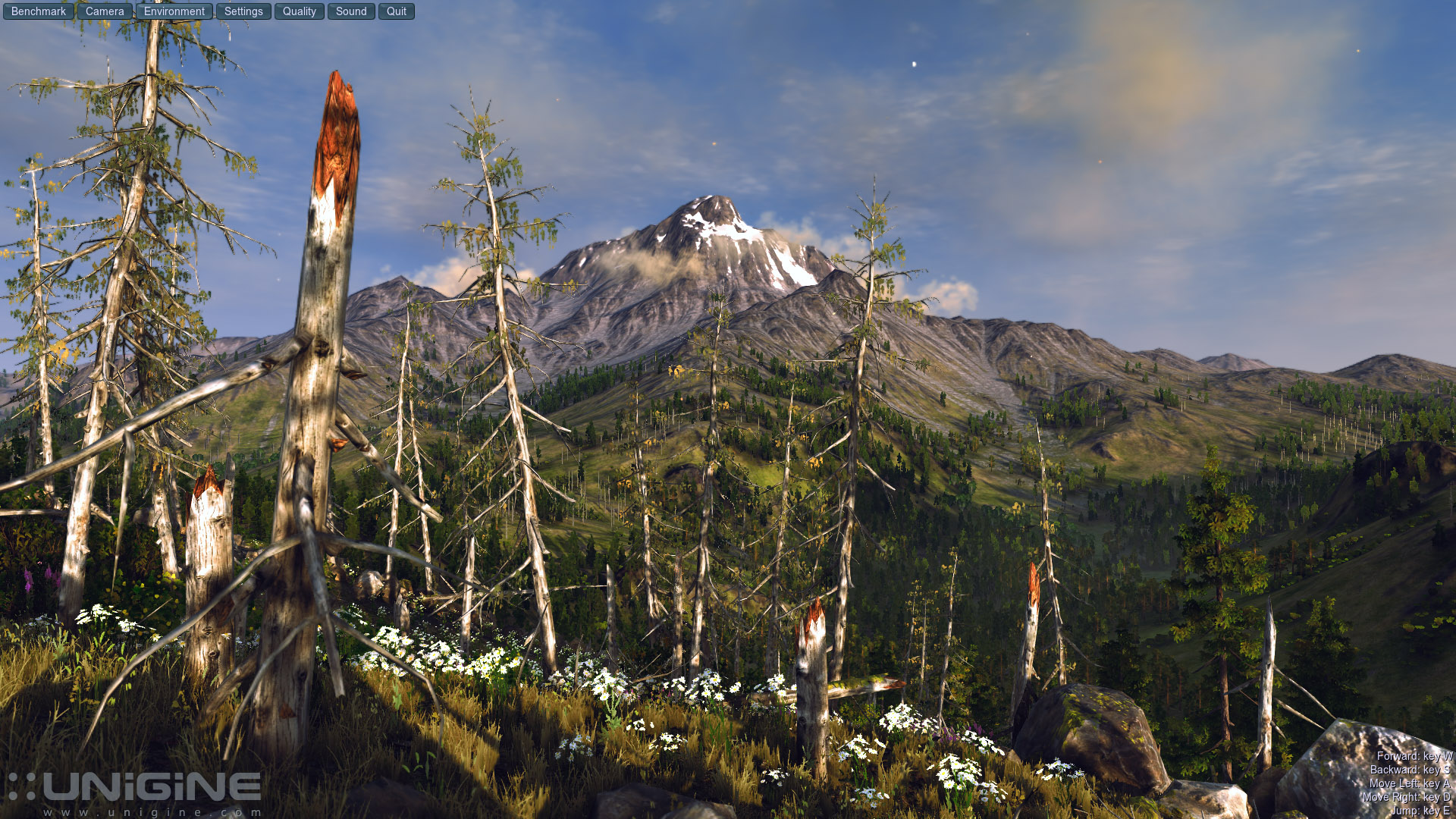The height and width of the screenshot is (819, 1456).
Task: Open the Camera menu
Action: (x=105, y=11)
